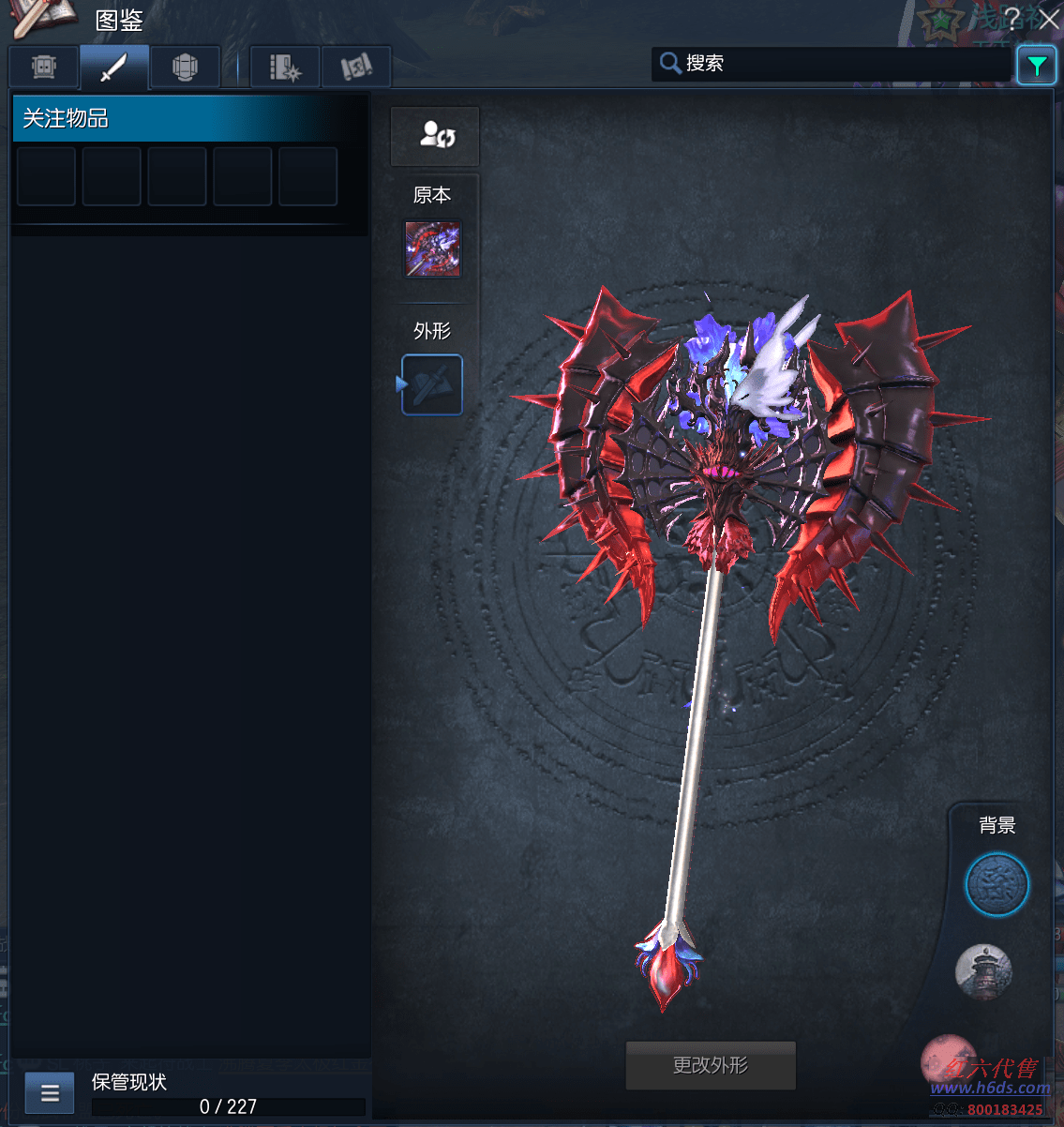Click the 更改外形 button
1064x1127 pixels.
coord(711,1065)
